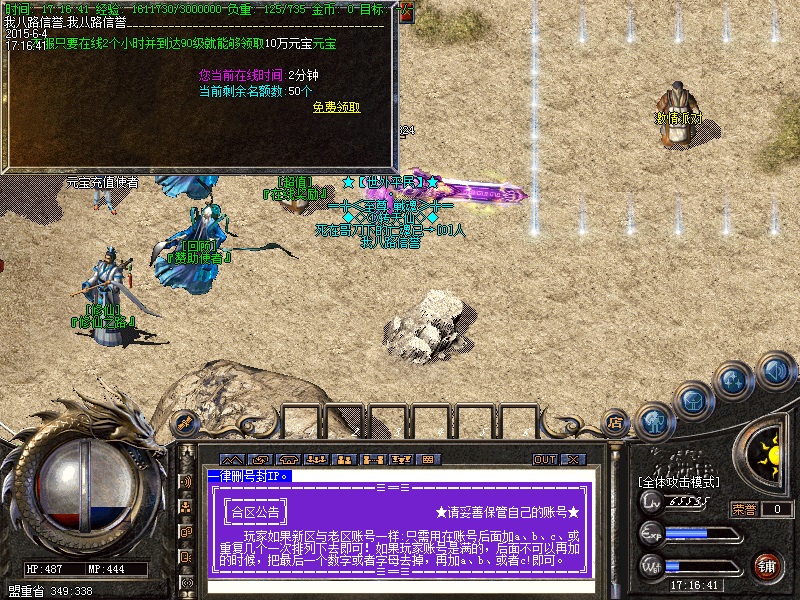Click the round satellite icon left of belt
This screenshot has height=600, width=800.
183,422
